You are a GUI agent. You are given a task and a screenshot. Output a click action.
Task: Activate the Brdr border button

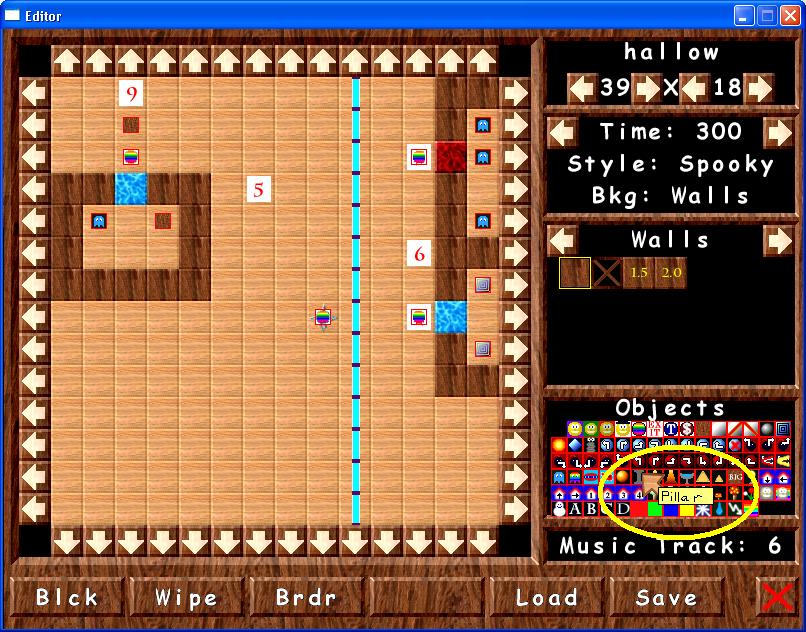point(306,598)
